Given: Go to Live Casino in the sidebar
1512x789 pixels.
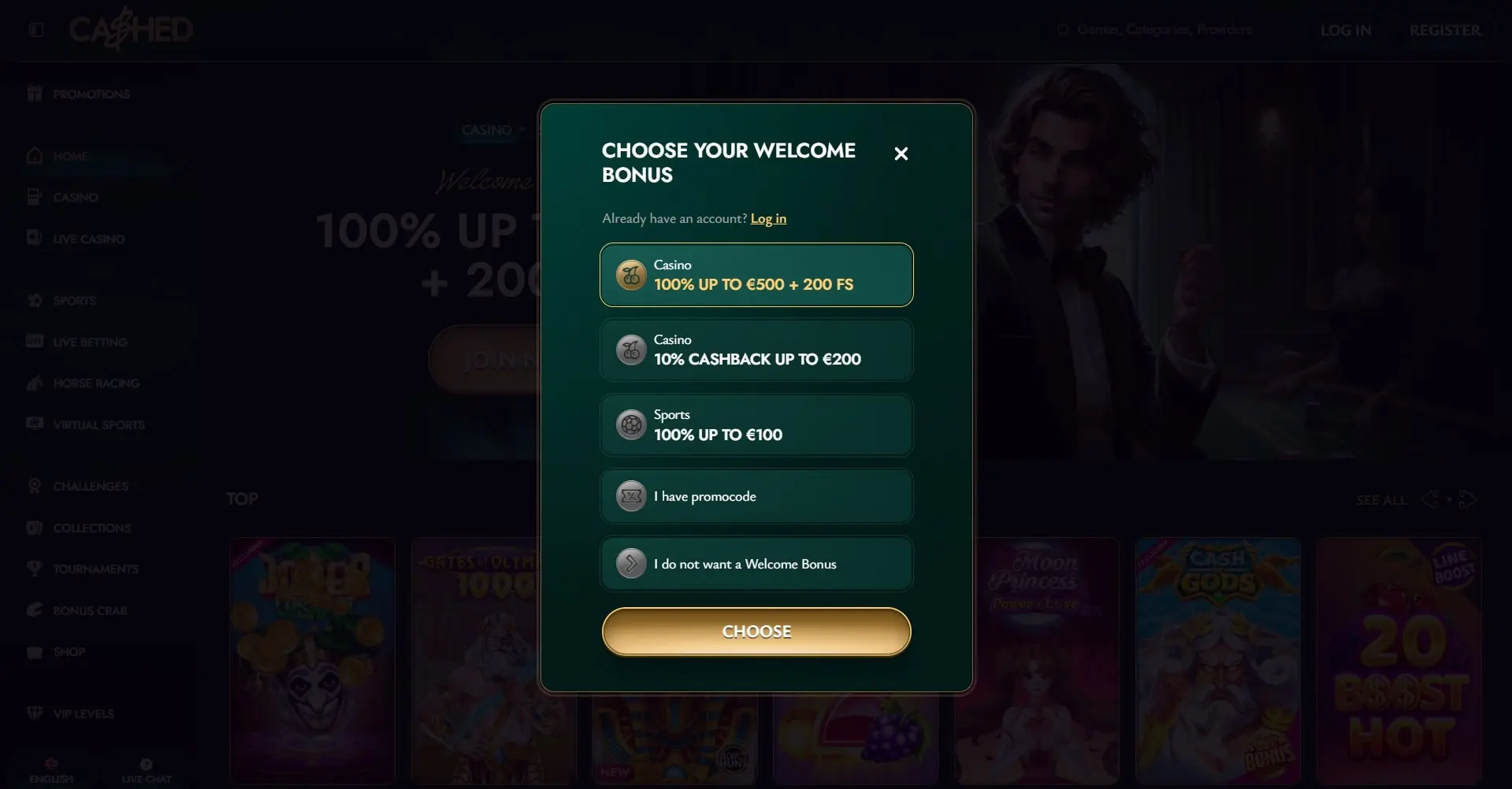Looking at the screenshot, I should pyautogui.click(x=88, y=239).
